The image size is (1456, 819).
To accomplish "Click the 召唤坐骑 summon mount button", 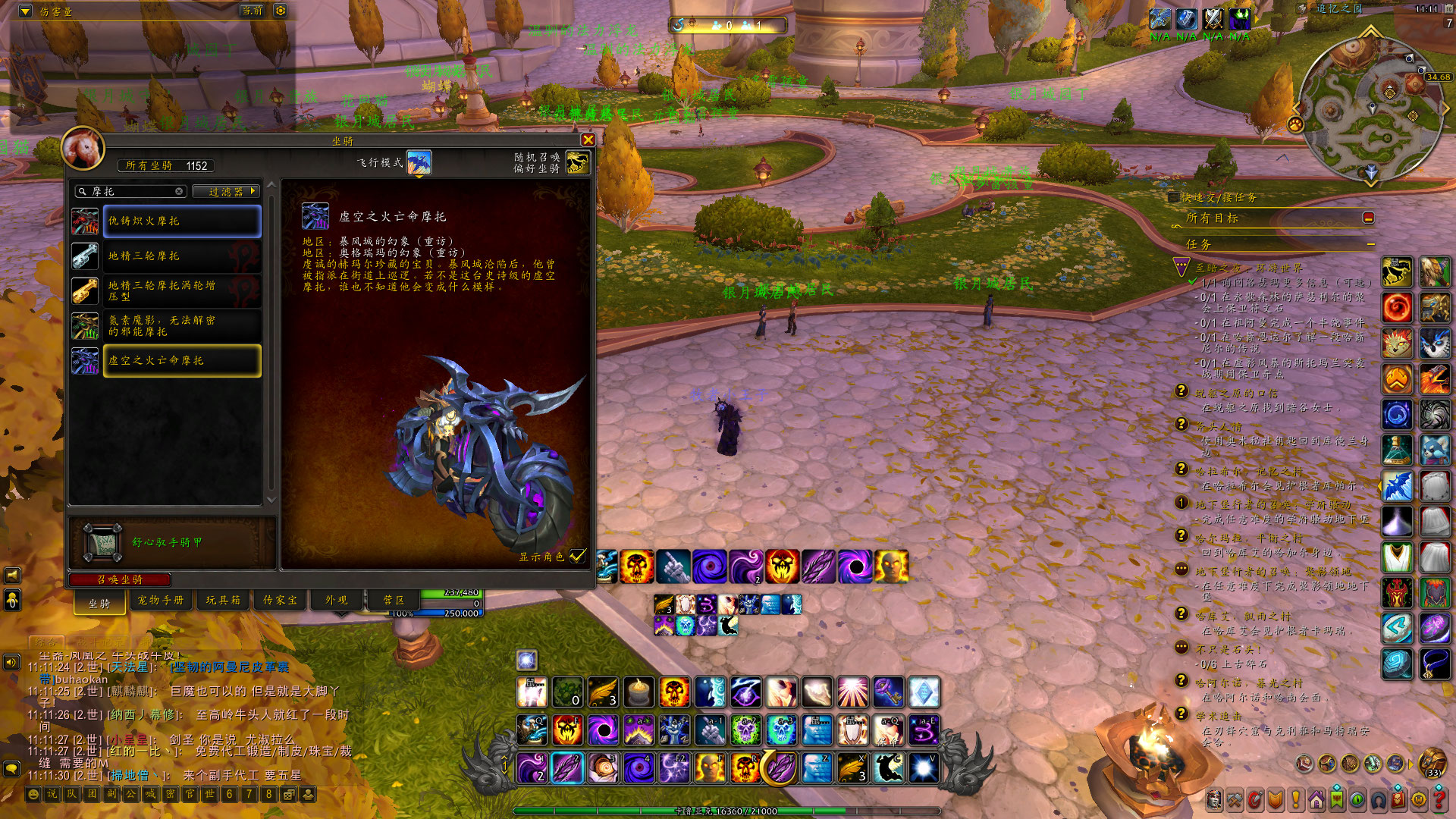I will click(120, 580).
